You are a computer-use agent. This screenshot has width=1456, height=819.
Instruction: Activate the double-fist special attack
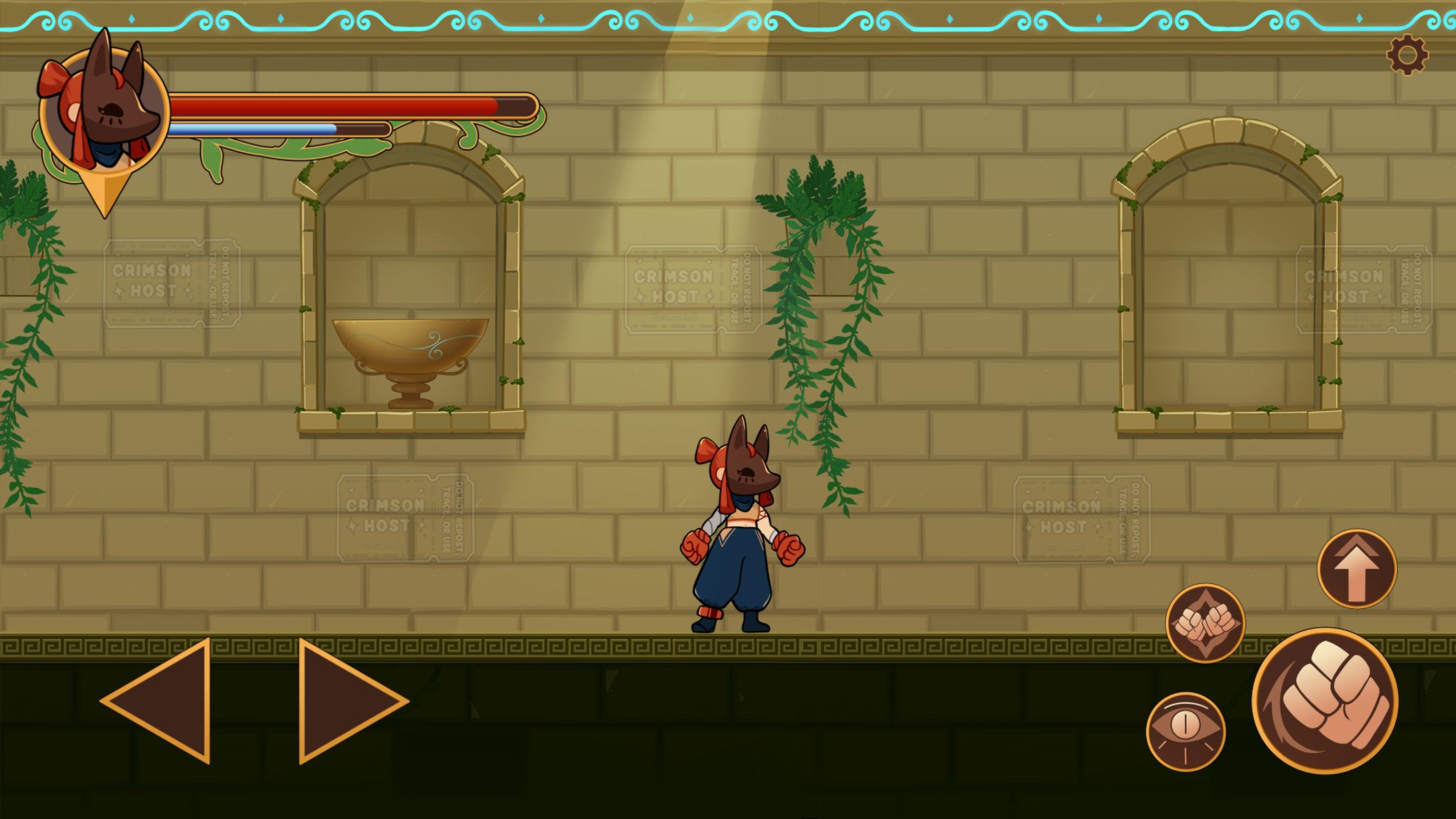point(1205,623)
